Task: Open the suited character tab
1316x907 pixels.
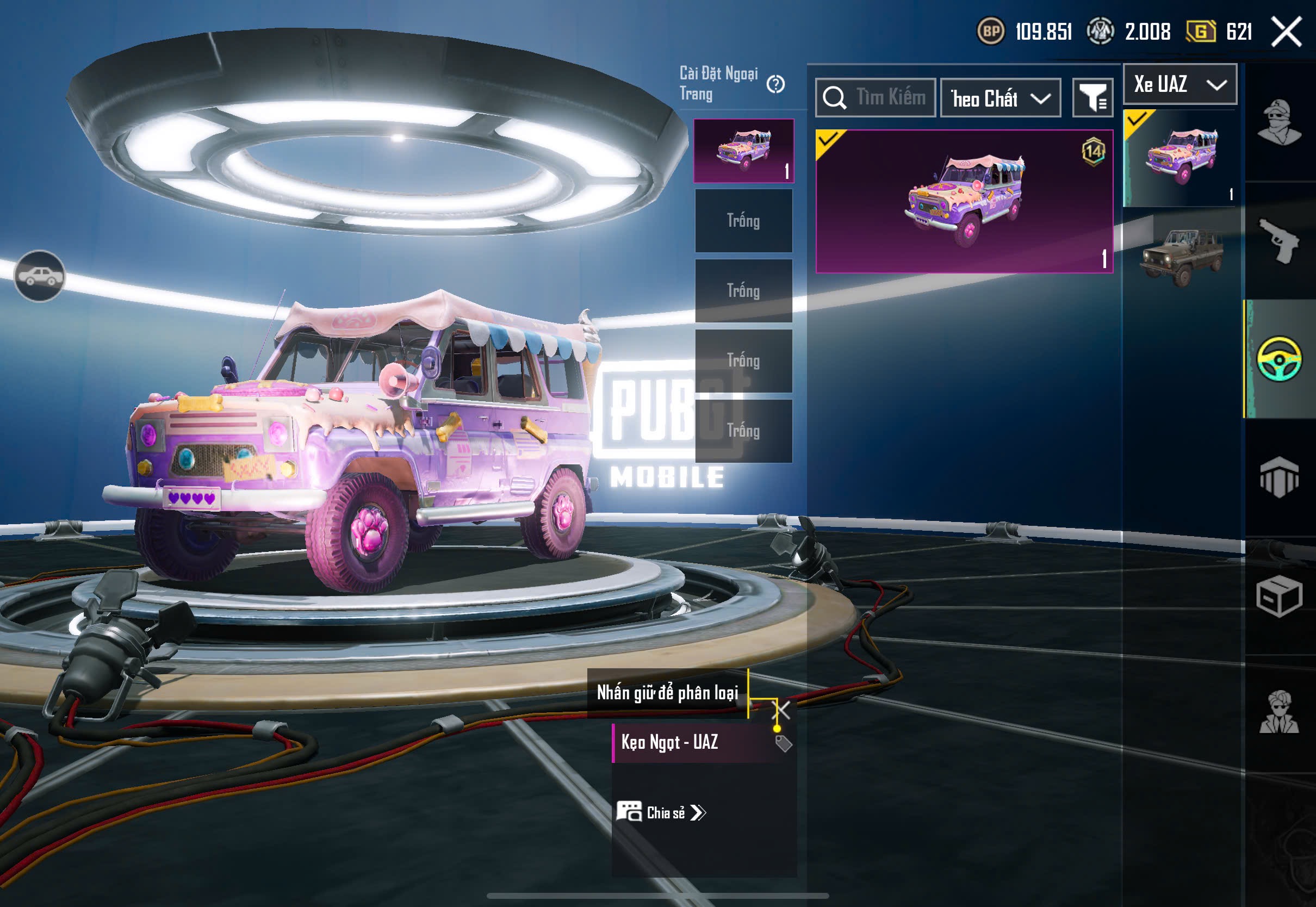Action: pyautogui.click(x=1279, y=713)
